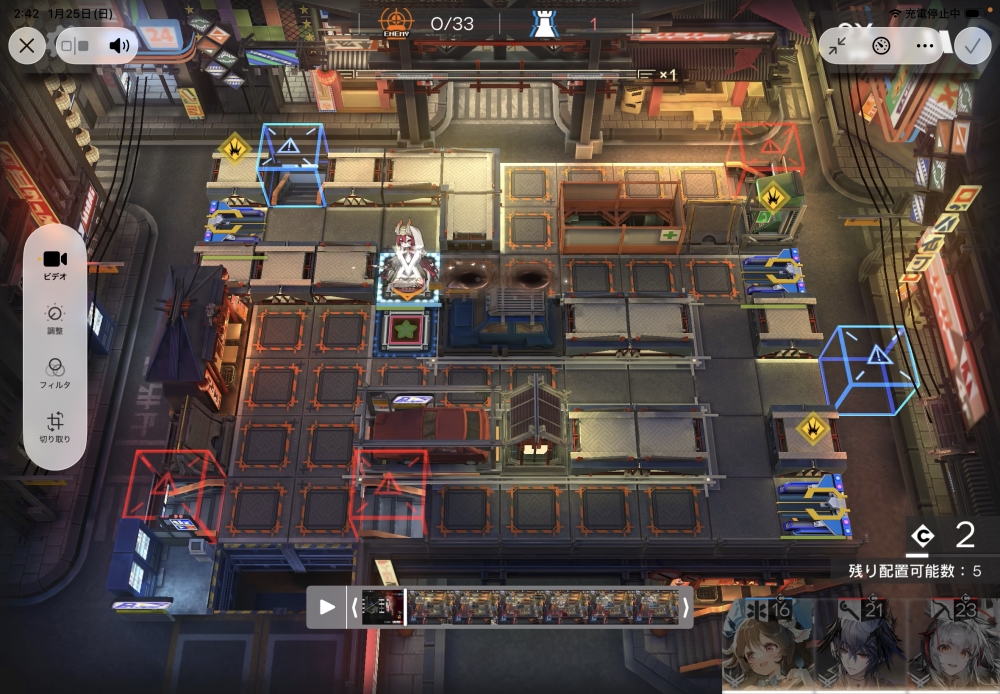Choose the 切り取り crop tool
1000x694 pixels.
[x=55, y=427]
